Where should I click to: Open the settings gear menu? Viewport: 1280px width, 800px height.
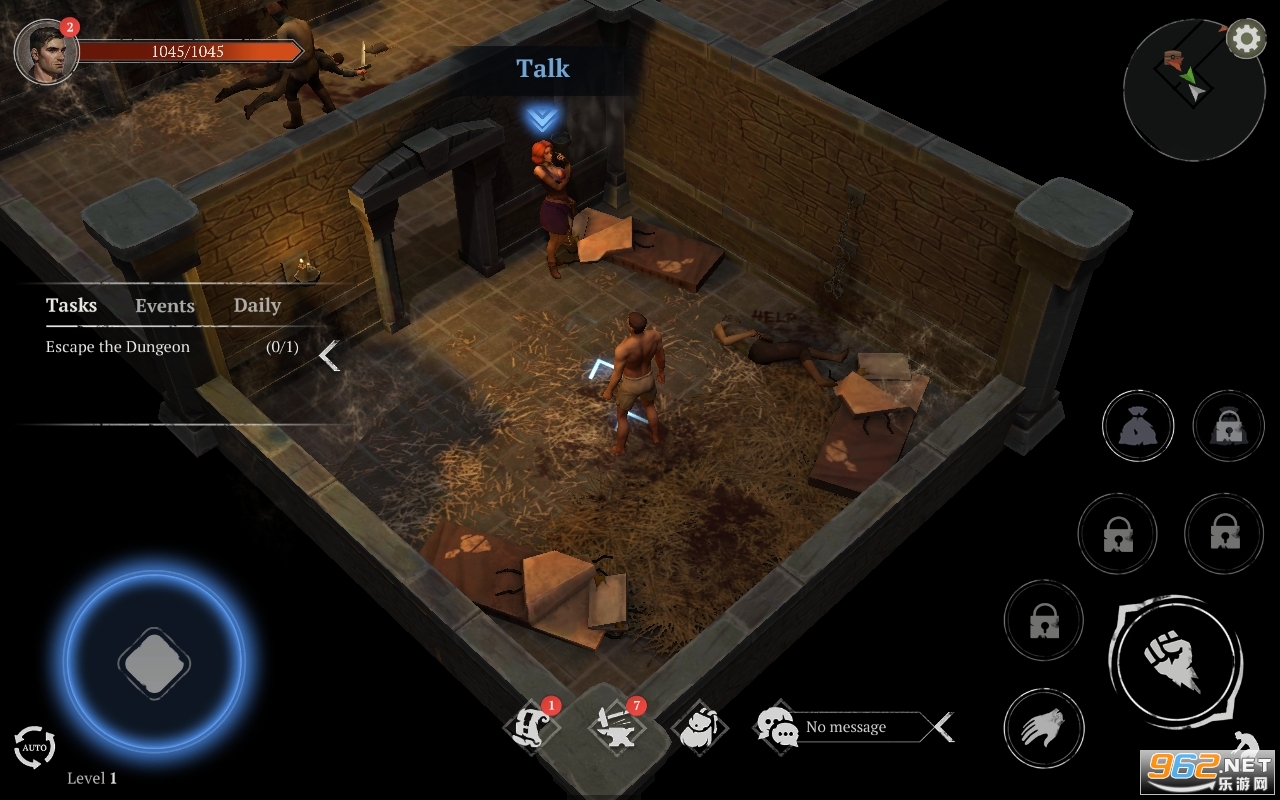point(1245,39)
